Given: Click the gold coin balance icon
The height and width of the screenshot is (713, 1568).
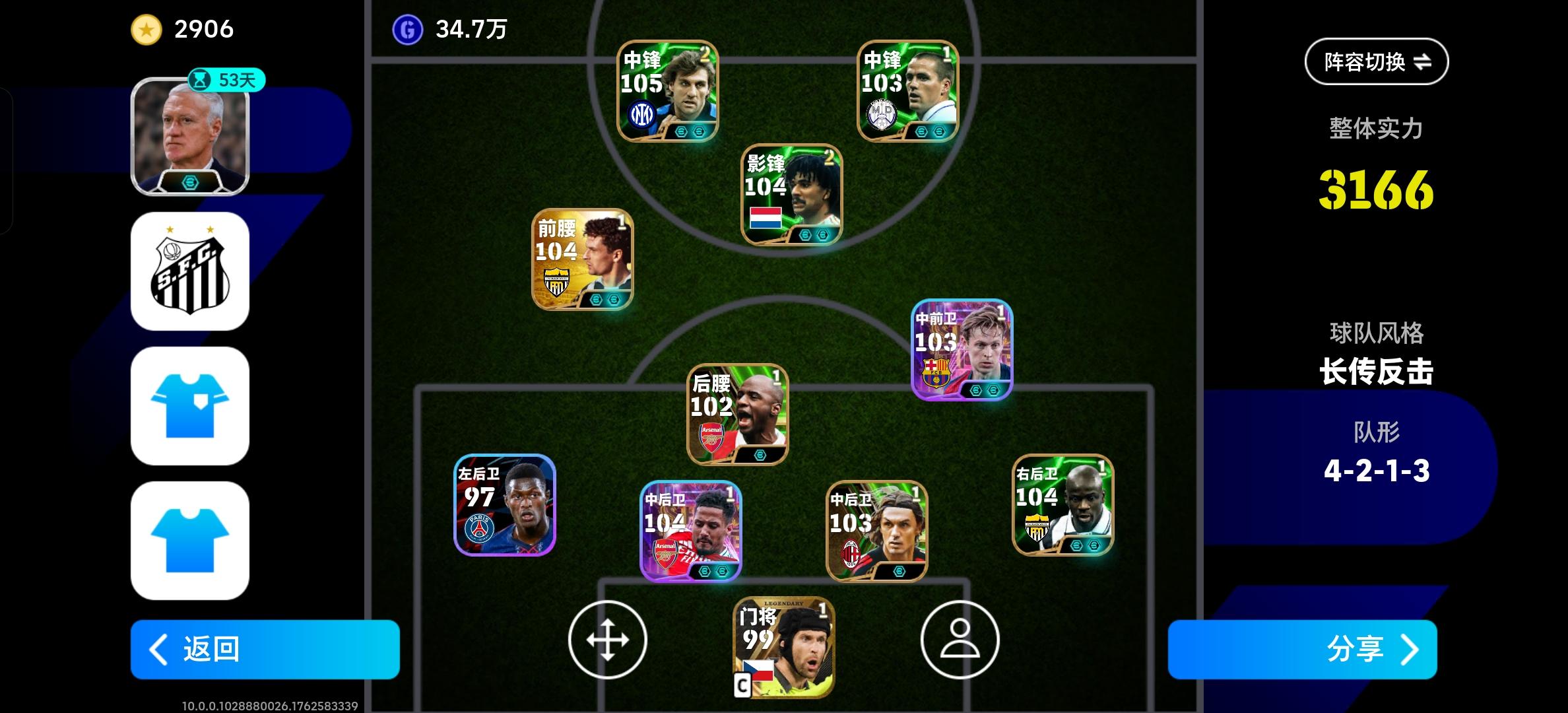Looking at the screenshot, I should click(147, 28).
